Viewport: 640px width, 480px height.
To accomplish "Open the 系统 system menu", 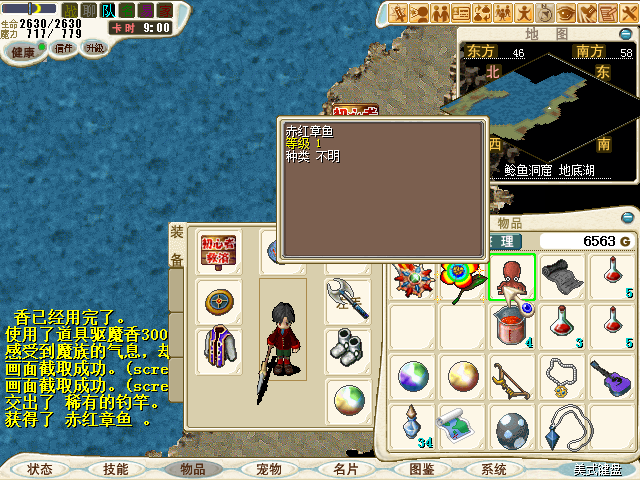I will [494, 468].
